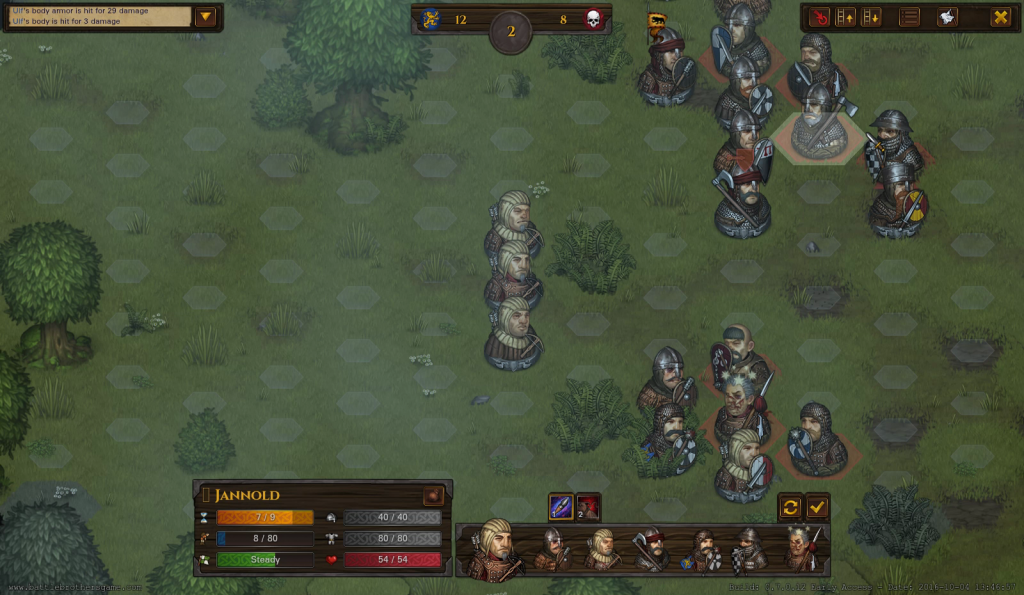End turn with the checkmark button

coord(817,507)
